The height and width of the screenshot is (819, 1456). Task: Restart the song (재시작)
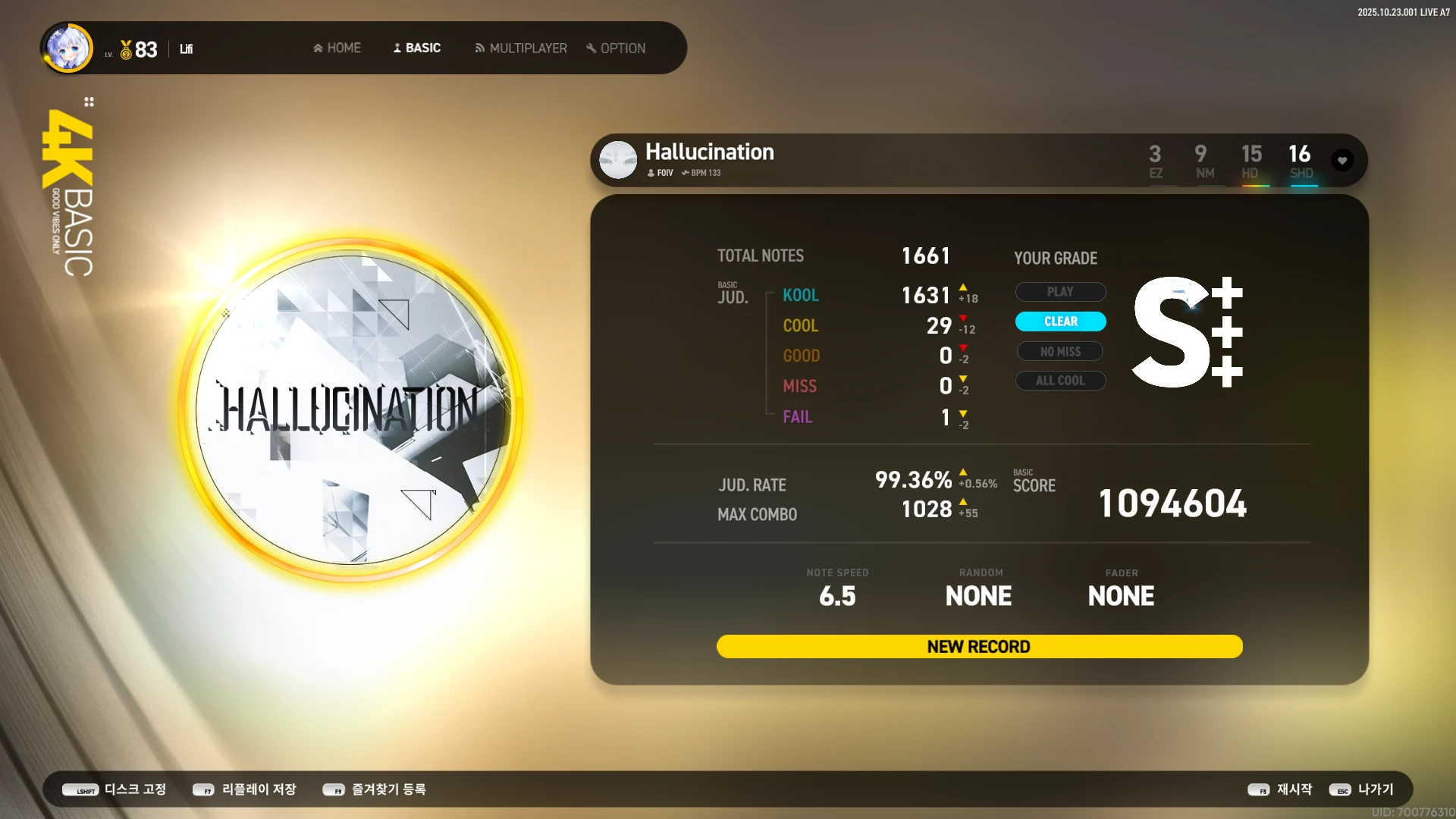click(1280, 789)
